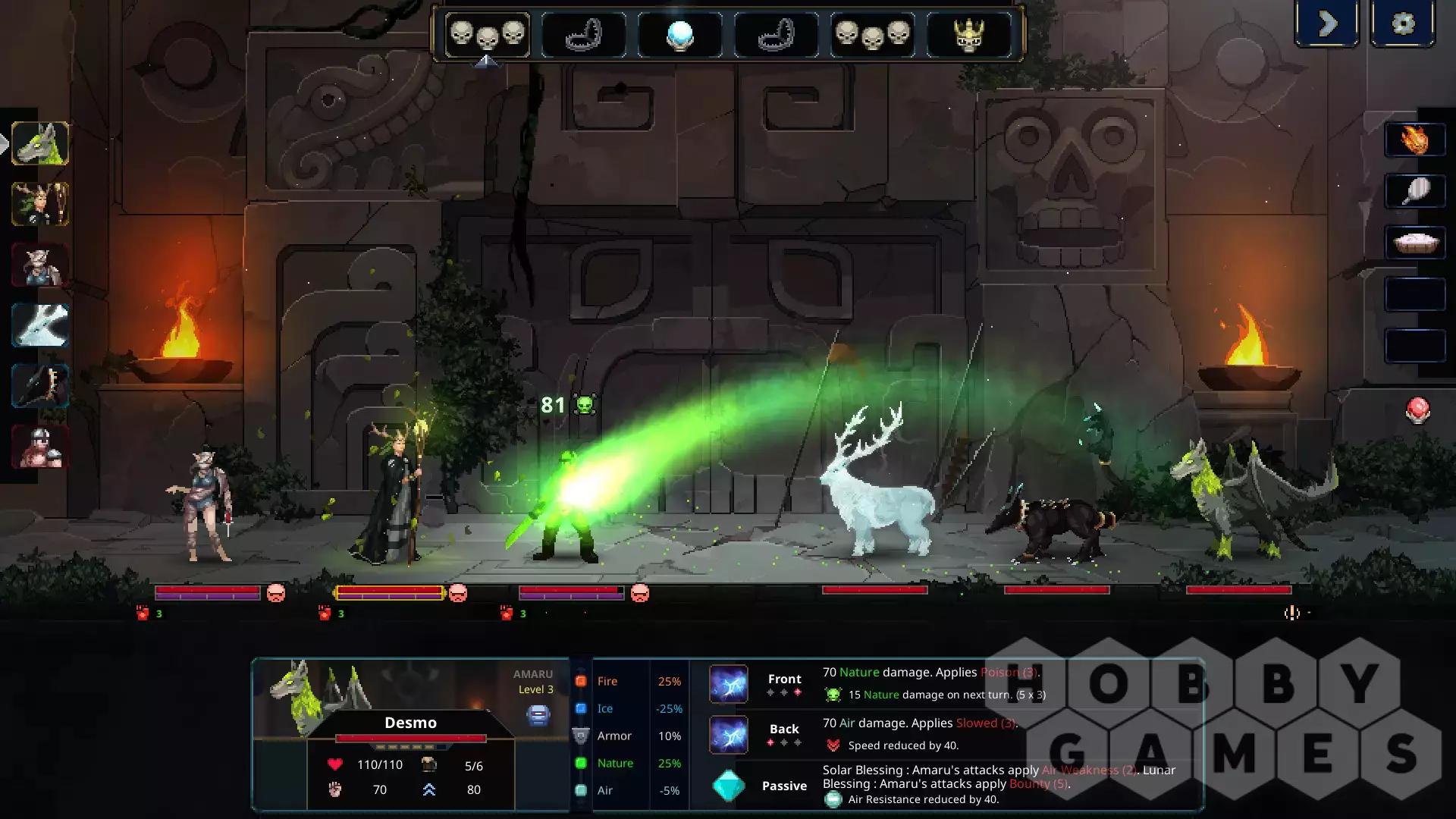The width and height of the screenshot is (1456, 819).
Task: Select the Back attack ability icon
Action: coord(729,735)
